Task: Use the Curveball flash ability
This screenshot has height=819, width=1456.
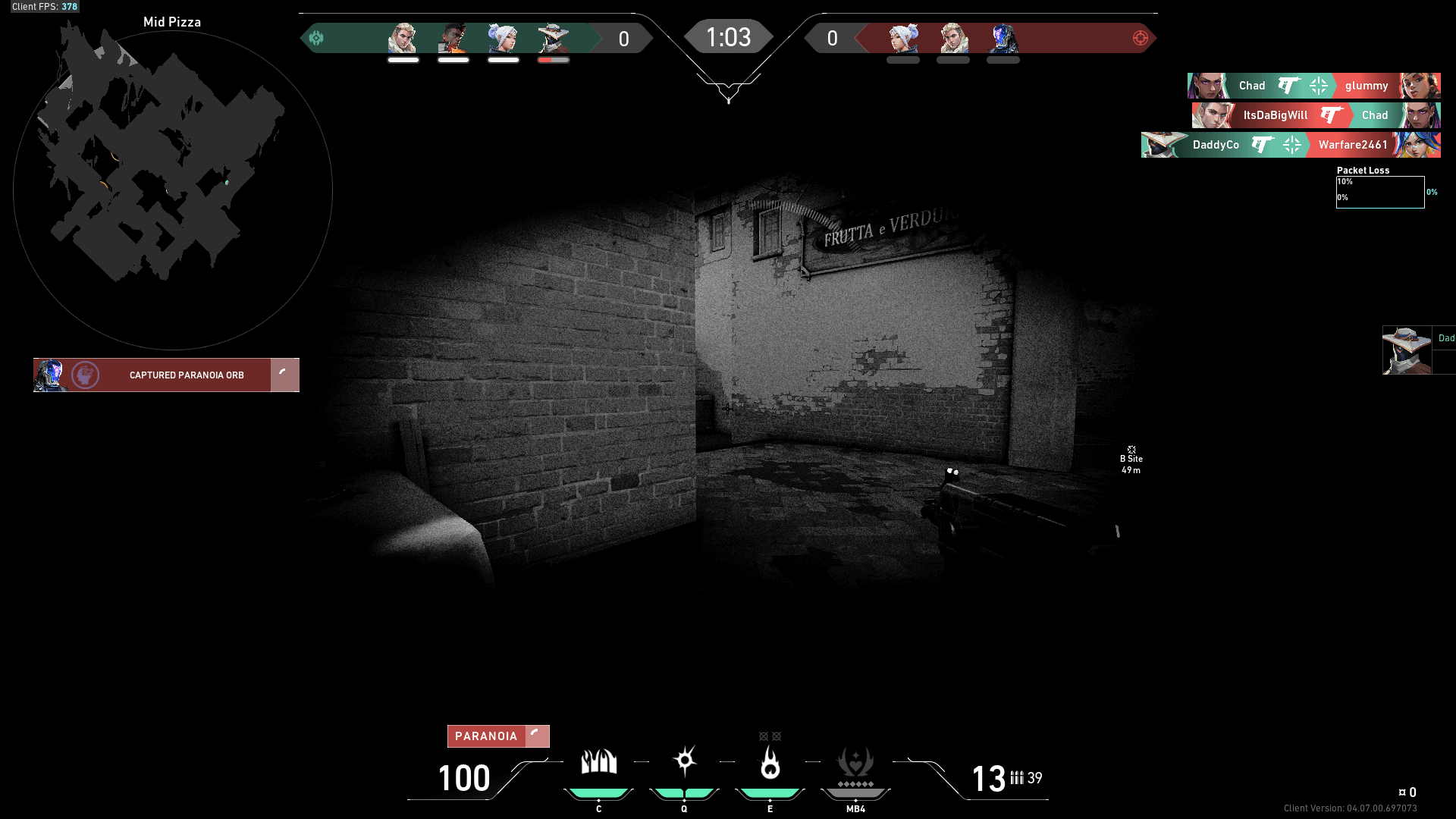Action: [x=684, y=761]
